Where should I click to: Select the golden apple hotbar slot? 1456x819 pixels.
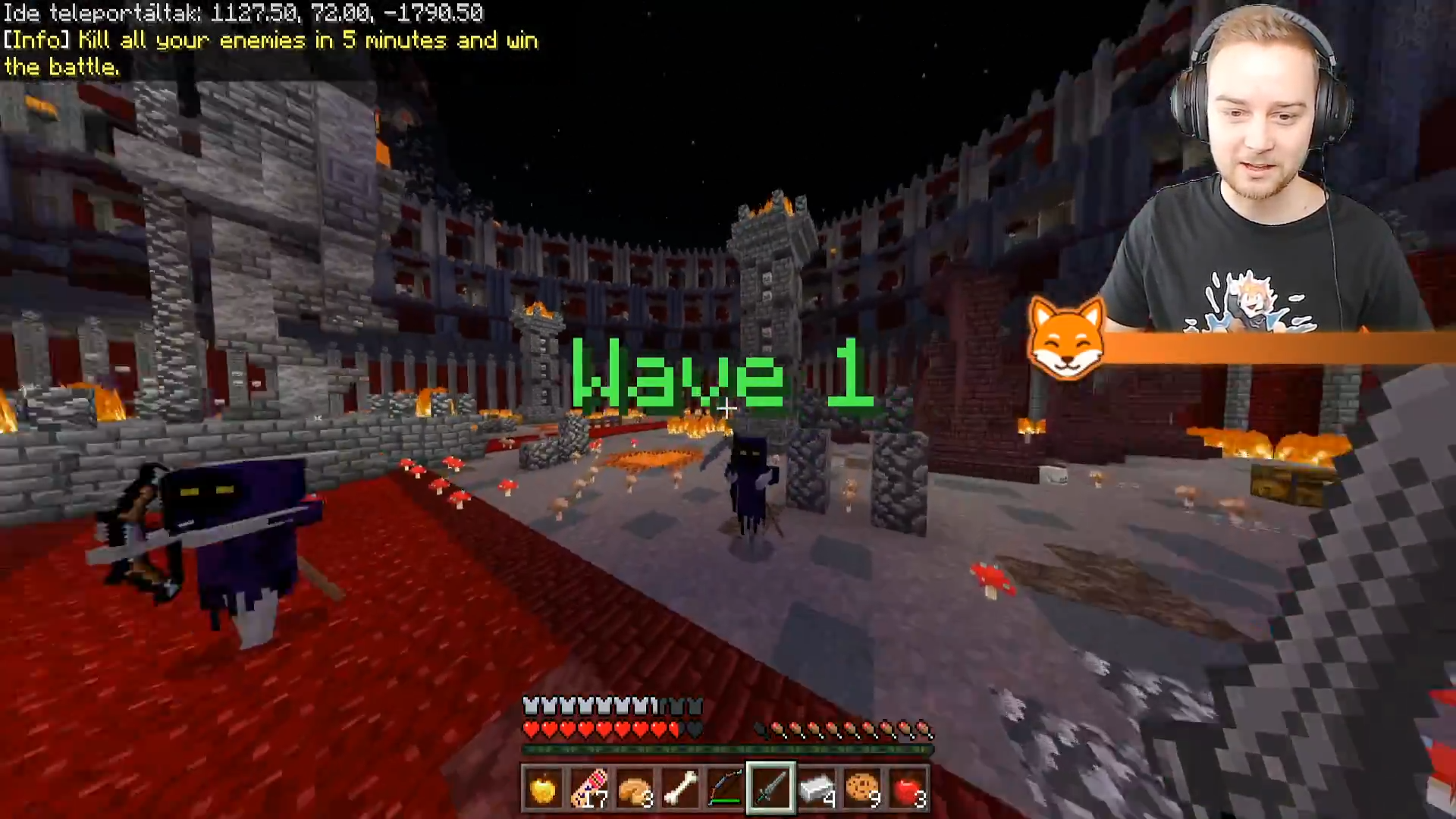pos(543,789)
